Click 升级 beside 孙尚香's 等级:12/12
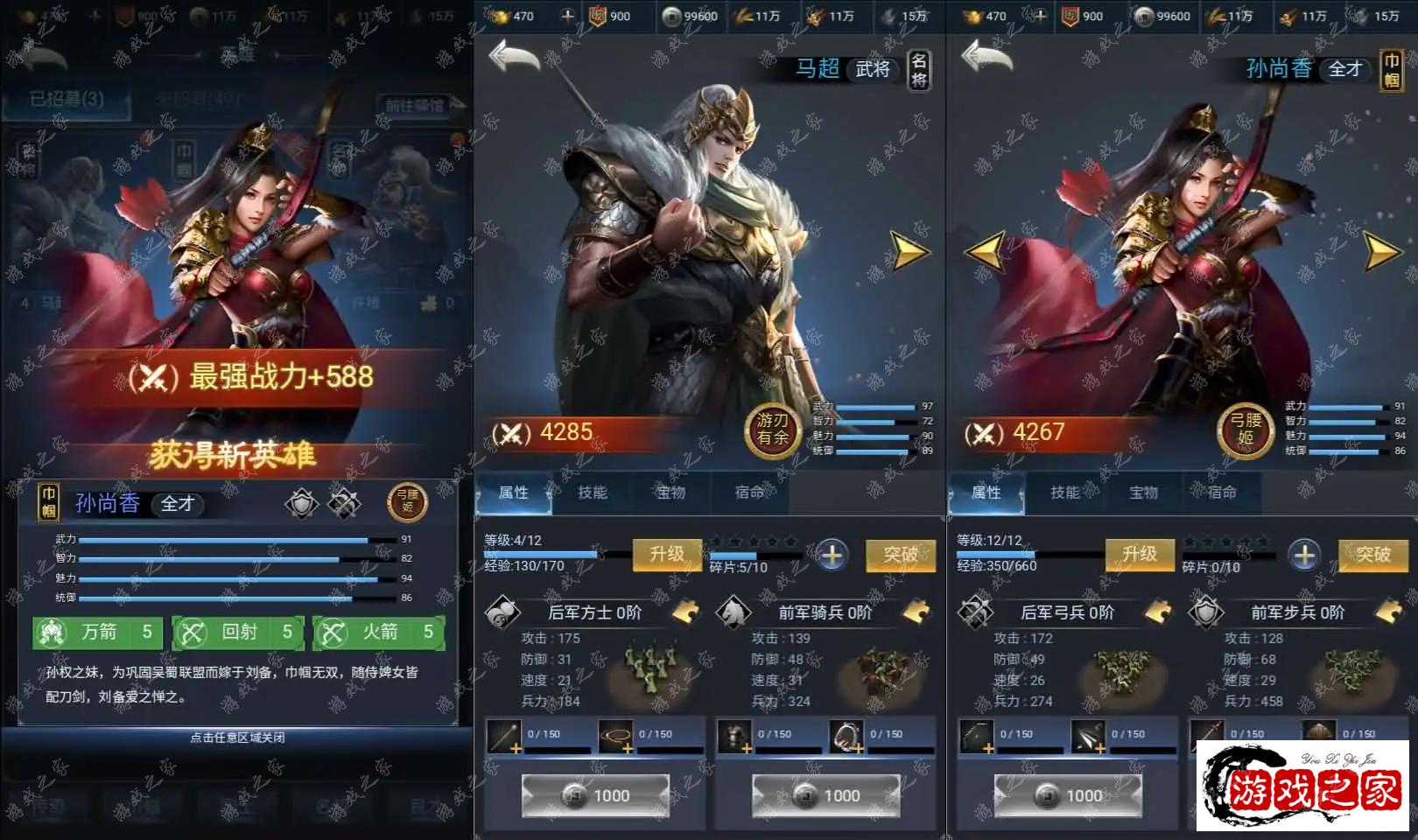This screenshot has width=1418, height=840. 1140,554
